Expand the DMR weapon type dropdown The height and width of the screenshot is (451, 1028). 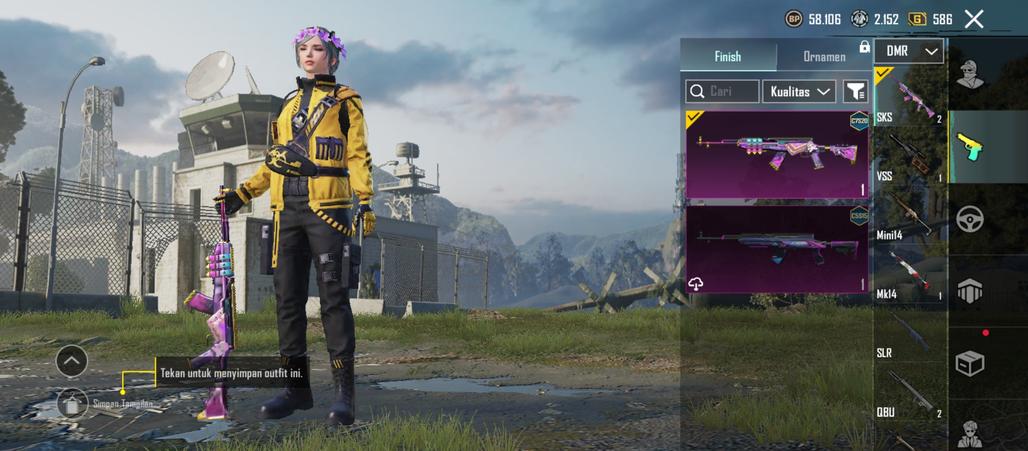pos(909,51)
